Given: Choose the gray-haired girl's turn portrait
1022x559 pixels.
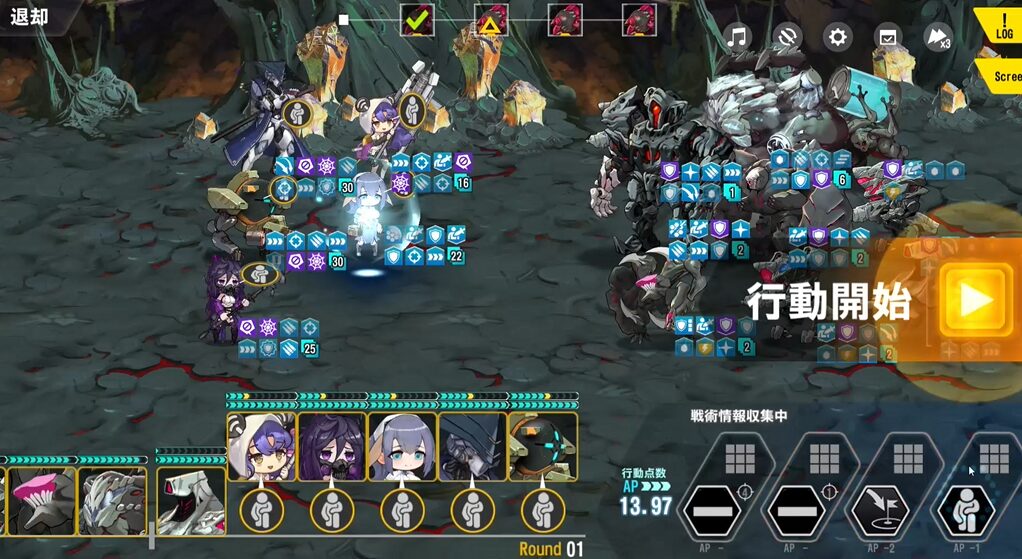Looking at the screenshot, I should click(402, 448).
